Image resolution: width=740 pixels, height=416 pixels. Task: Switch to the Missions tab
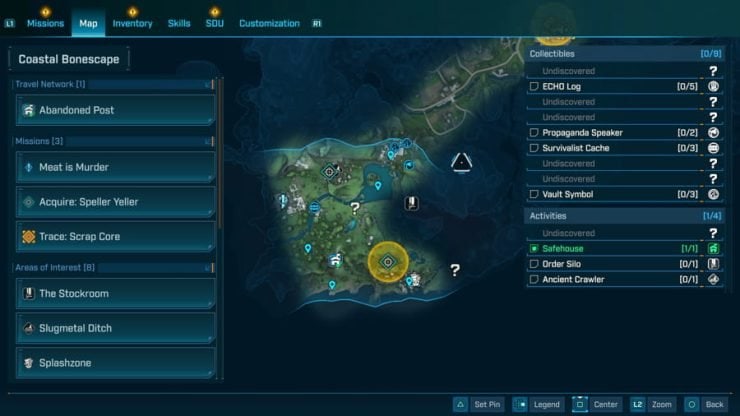46,23
